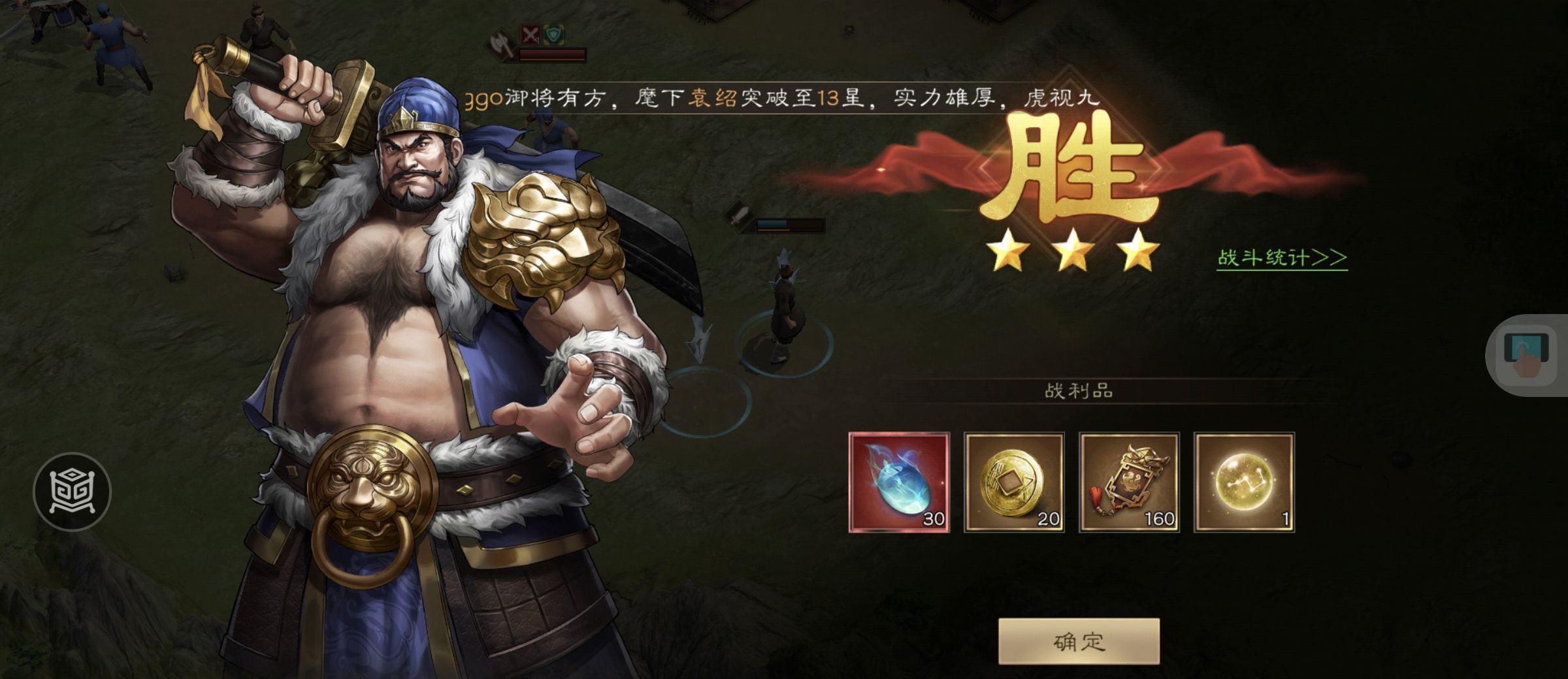Tap the highlighted name 袁绍 in the announcement
This screenshot has width=1568, height=679.
[712, 97]
